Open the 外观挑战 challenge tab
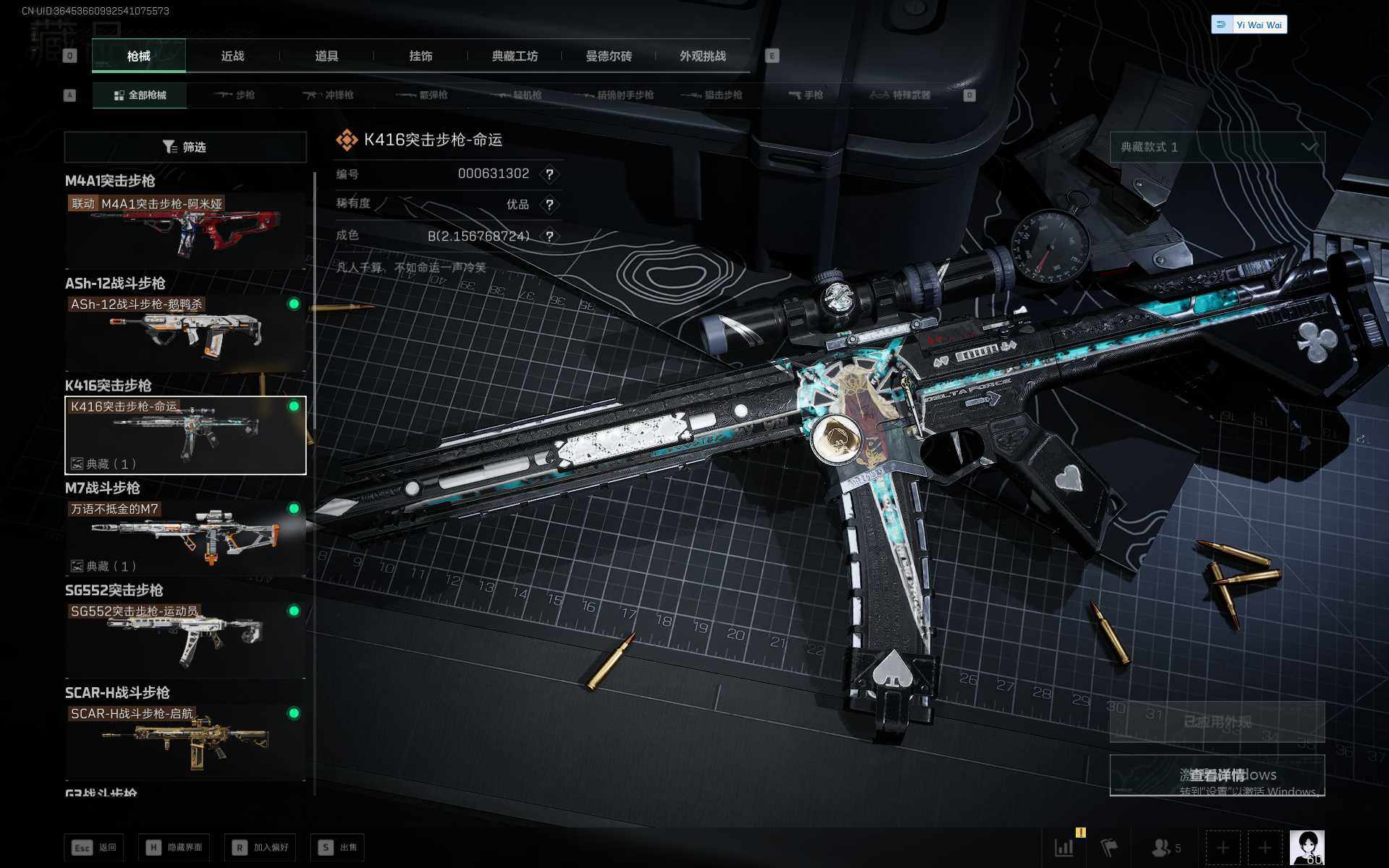Viewport: 1389px width, 868px height. 702,56
